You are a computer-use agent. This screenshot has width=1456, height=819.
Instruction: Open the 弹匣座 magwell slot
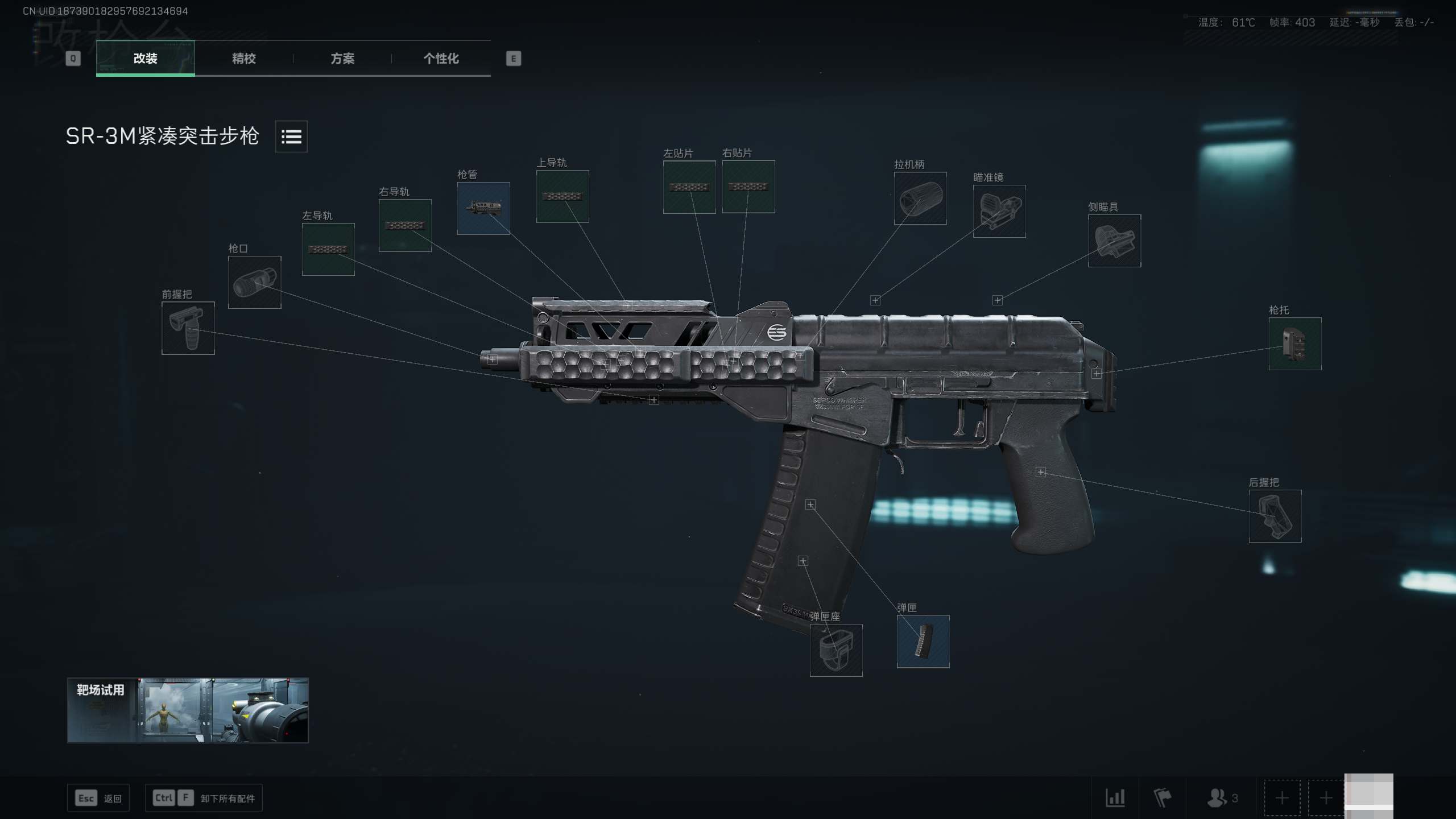coord(836,650)
